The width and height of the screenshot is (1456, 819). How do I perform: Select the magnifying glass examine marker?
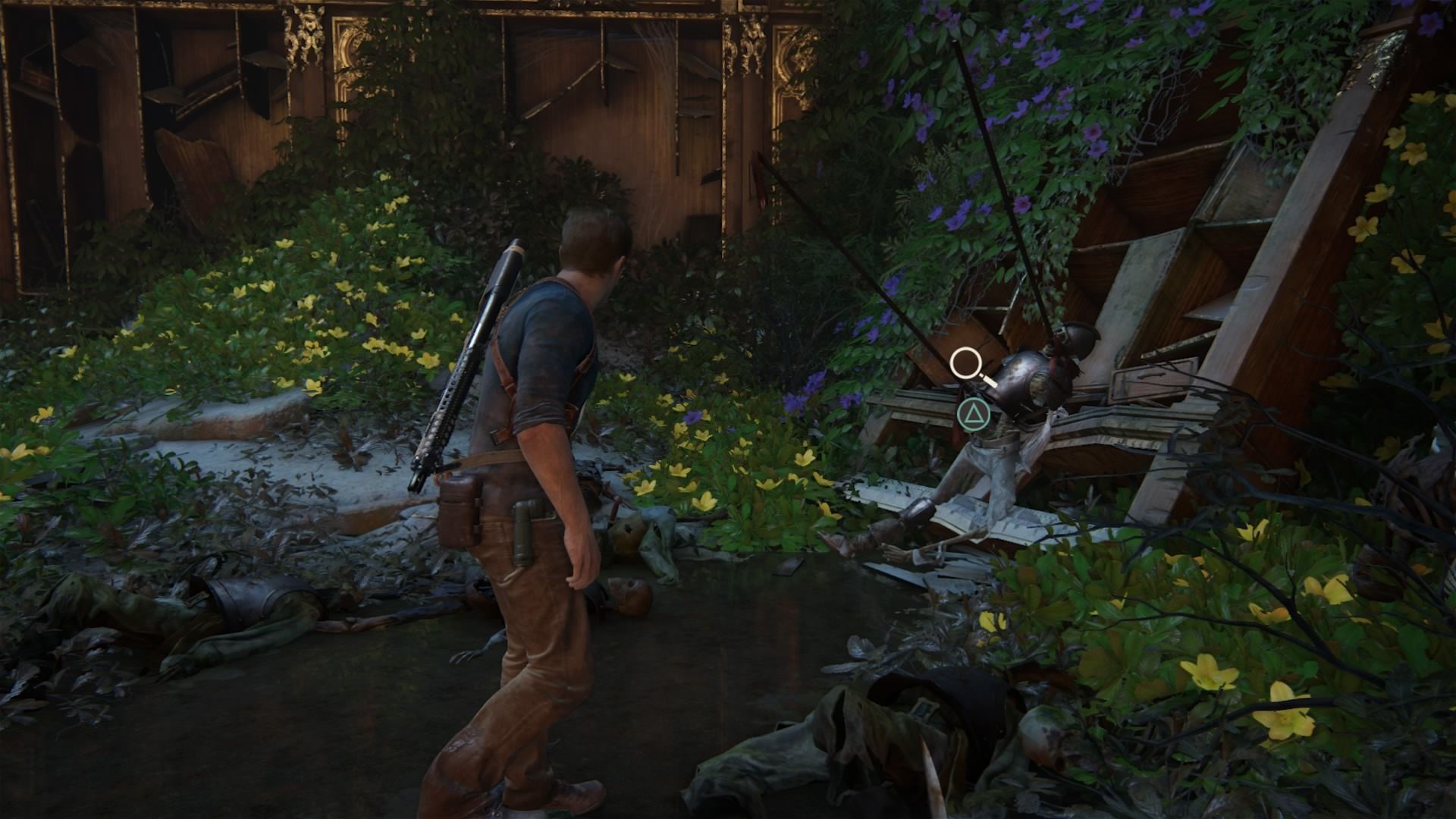(x=966, y=363)
